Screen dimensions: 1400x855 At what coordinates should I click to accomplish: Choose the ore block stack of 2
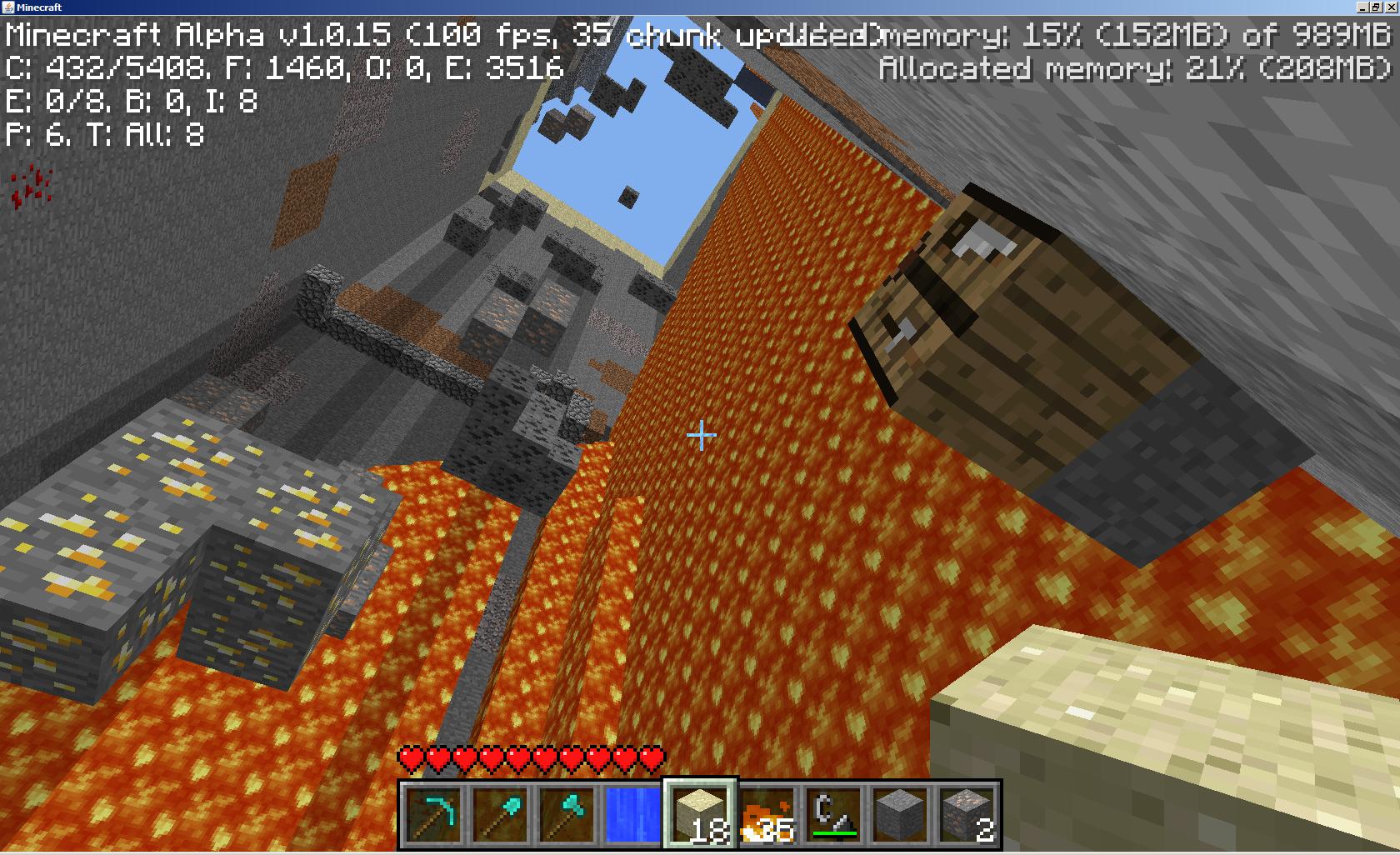[967, 814]
